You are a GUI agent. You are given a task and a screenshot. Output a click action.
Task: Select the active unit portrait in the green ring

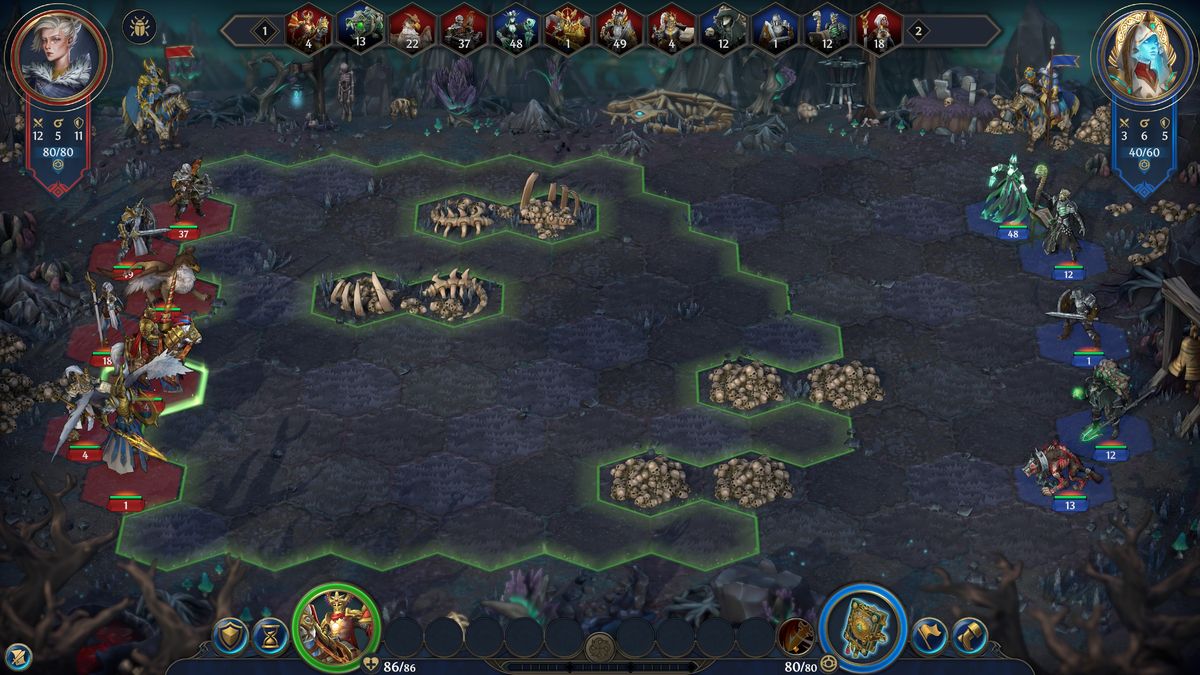(336, 626)
